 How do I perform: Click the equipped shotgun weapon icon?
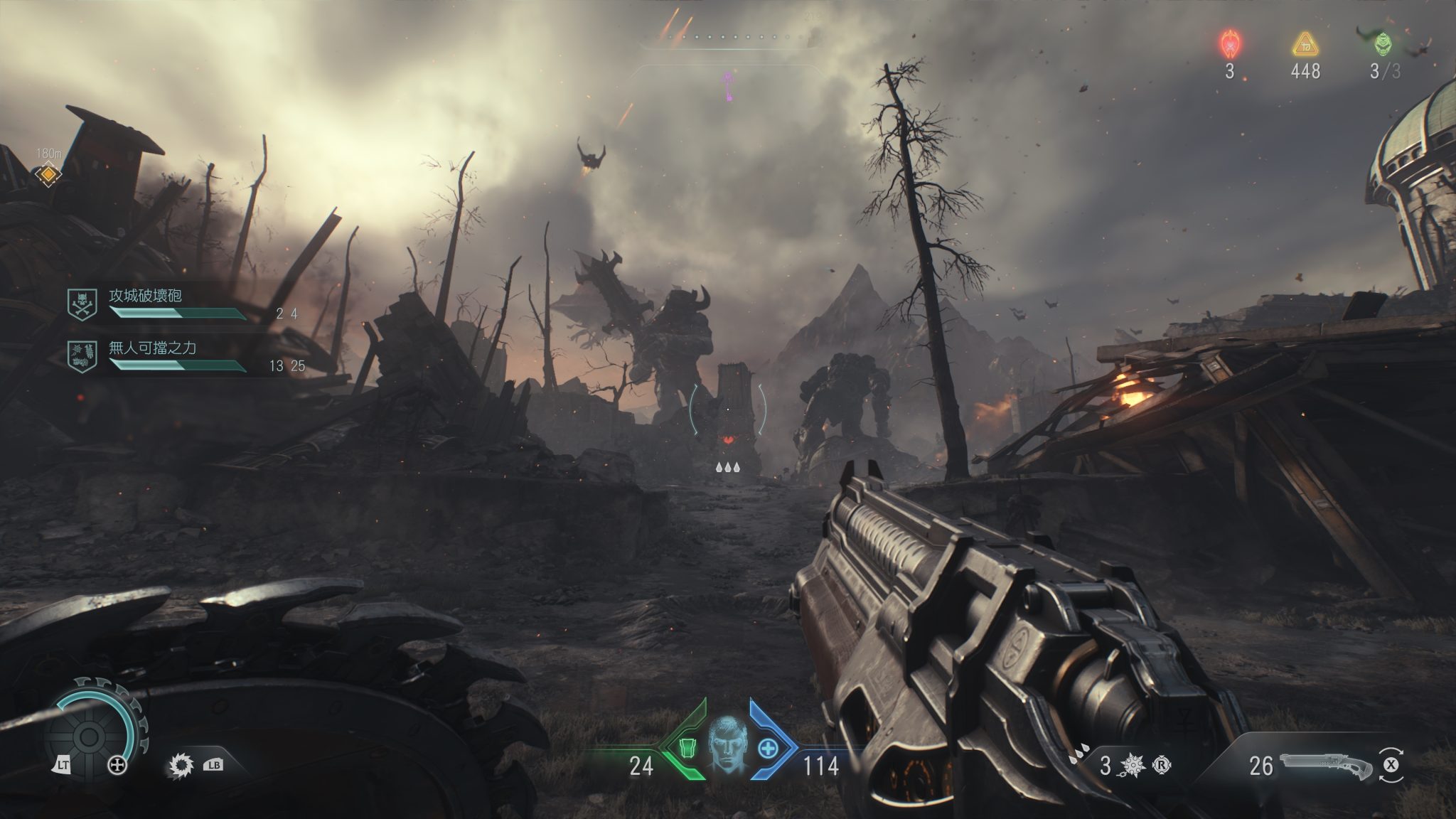coord(1326,764)
